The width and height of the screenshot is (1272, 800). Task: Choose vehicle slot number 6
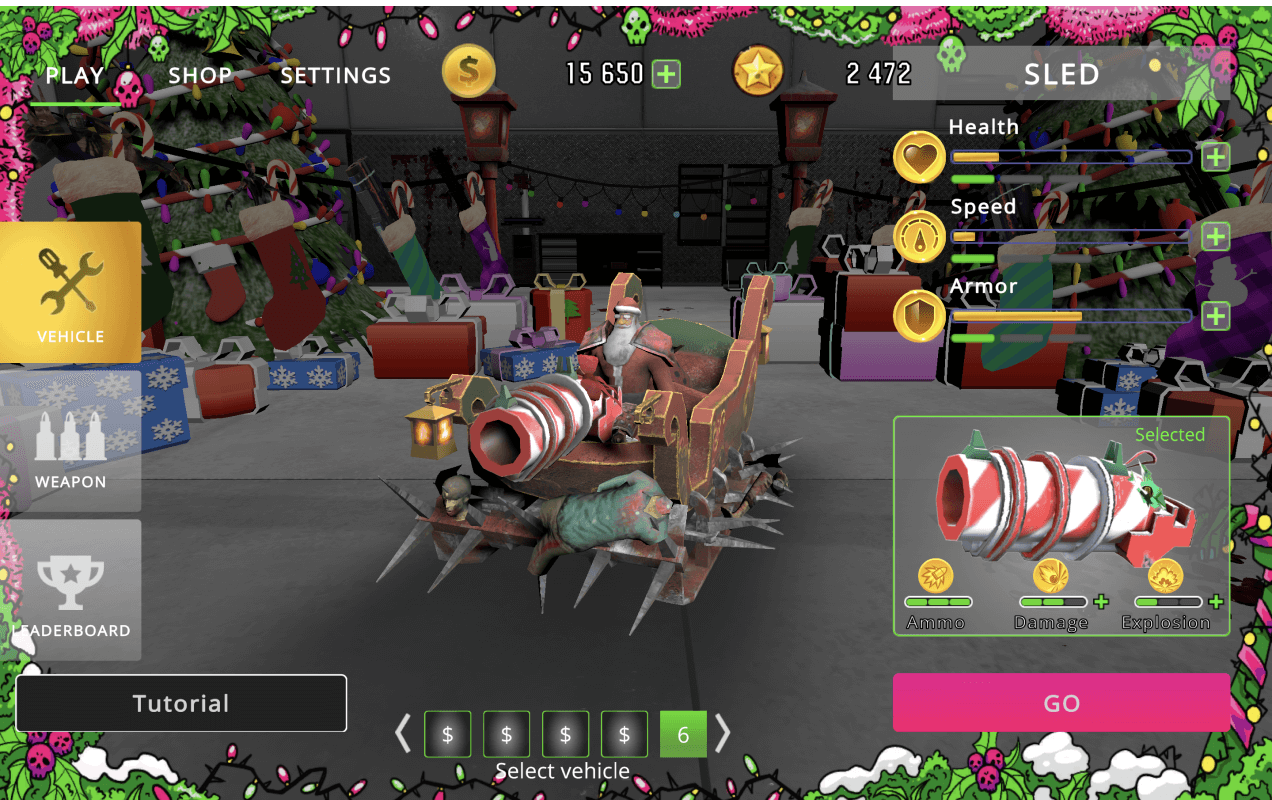pyautogui.click(x=683, y=735)
